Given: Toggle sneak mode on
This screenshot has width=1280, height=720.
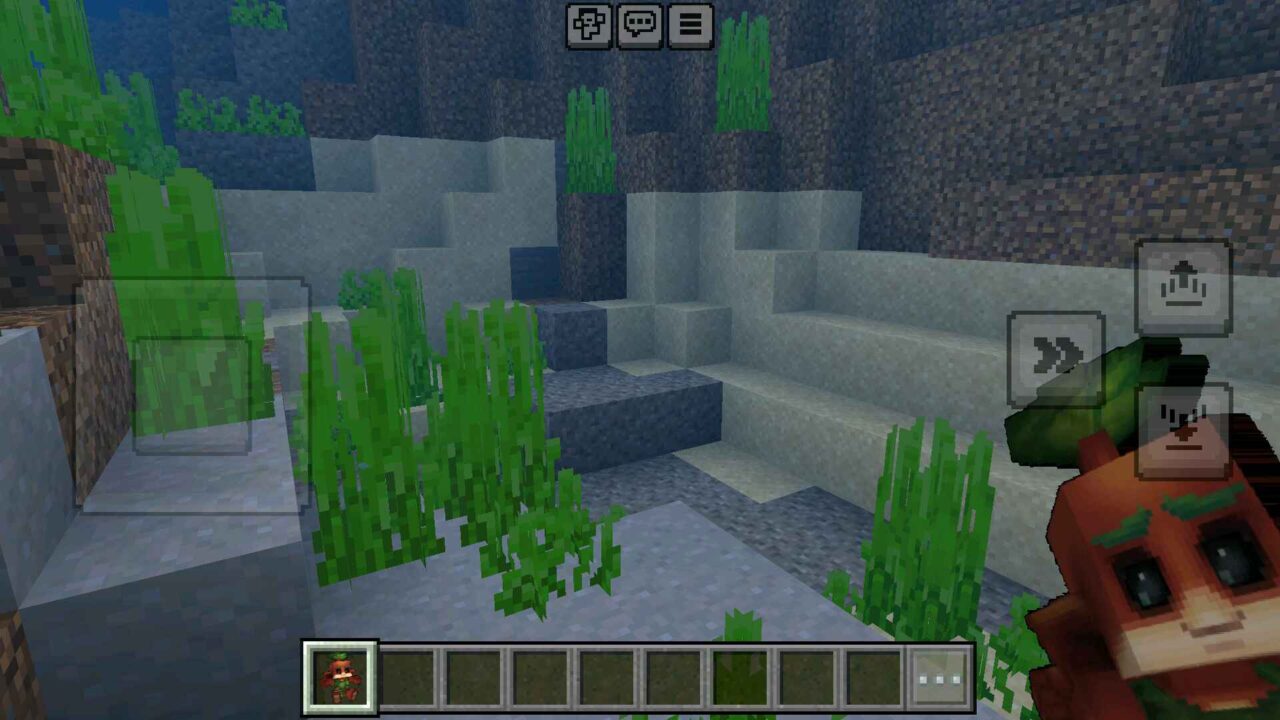Looking at the screenshot, I should (x=1185, y=423).
